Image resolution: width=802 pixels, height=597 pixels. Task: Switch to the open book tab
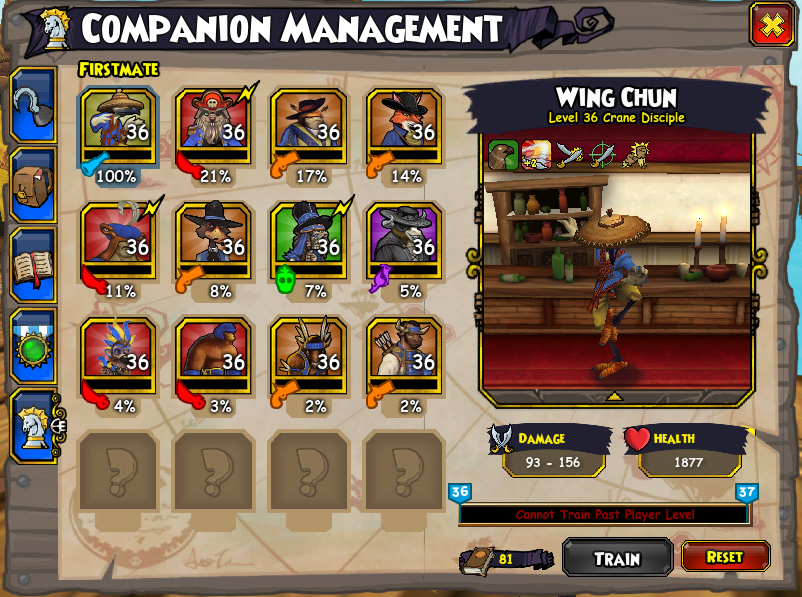(x=31, y=265)
